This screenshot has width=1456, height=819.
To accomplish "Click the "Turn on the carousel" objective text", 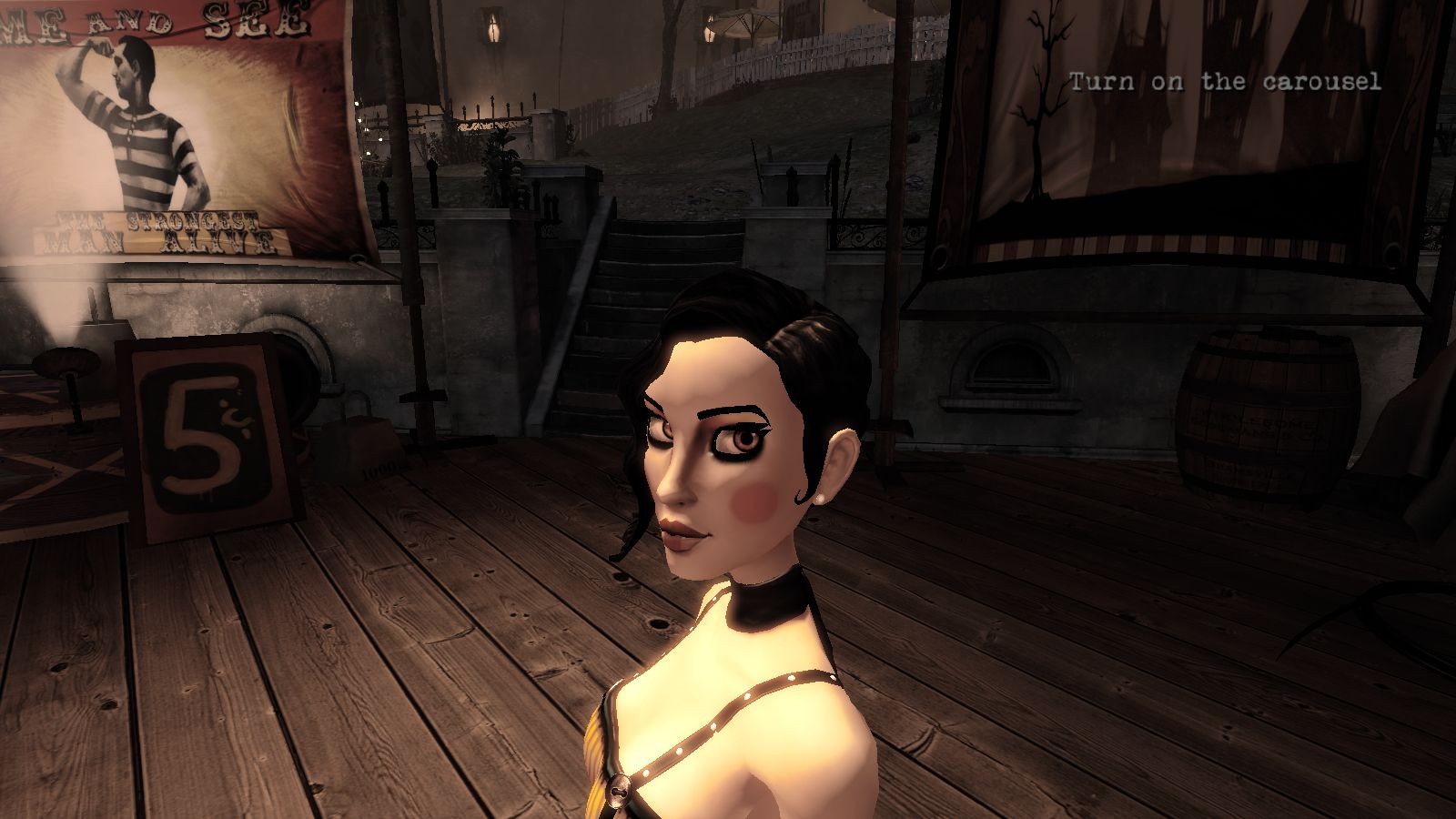I will pyautogui.click(x=1225, y=82).
